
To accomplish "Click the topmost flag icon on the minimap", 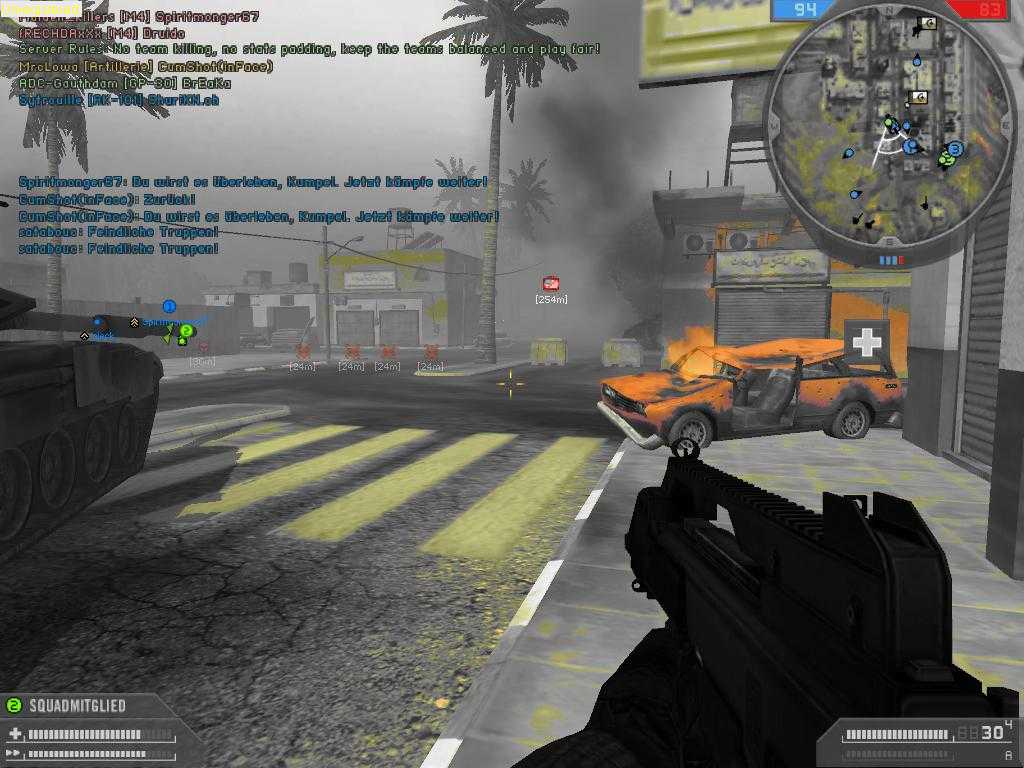I will click(x=926, y=22).
